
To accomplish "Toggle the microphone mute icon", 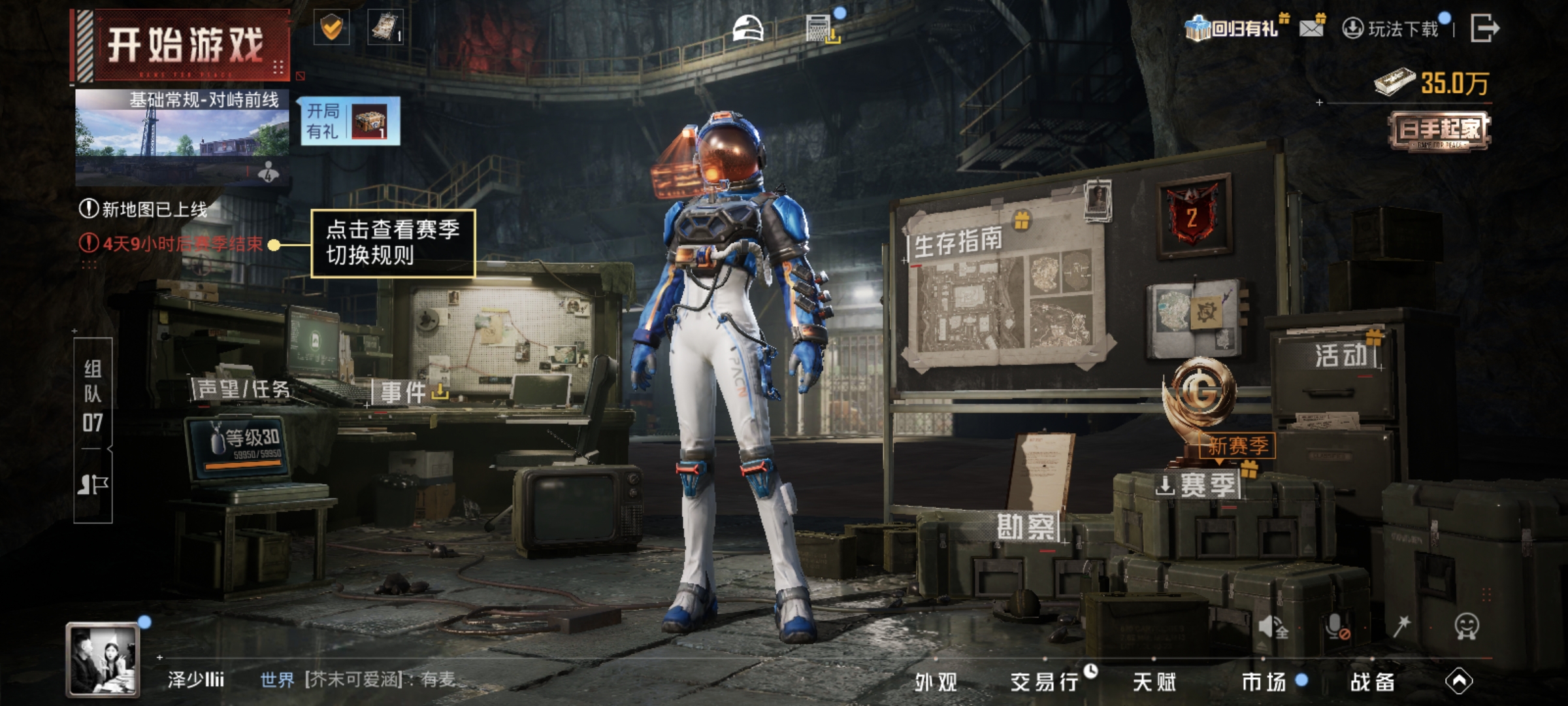I will click(x=1336, y=626).
